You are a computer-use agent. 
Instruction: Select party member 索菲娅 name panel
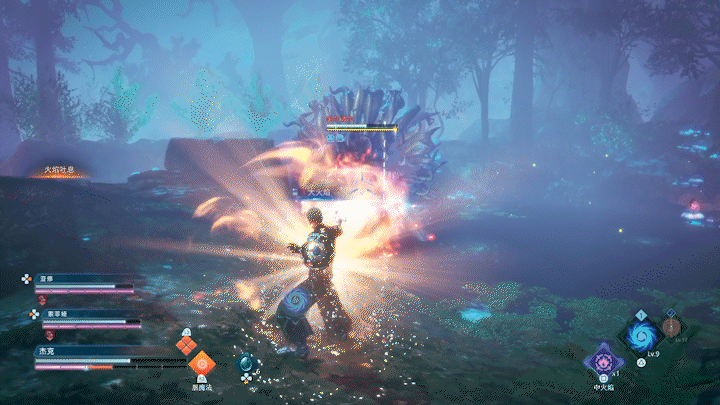88,314
